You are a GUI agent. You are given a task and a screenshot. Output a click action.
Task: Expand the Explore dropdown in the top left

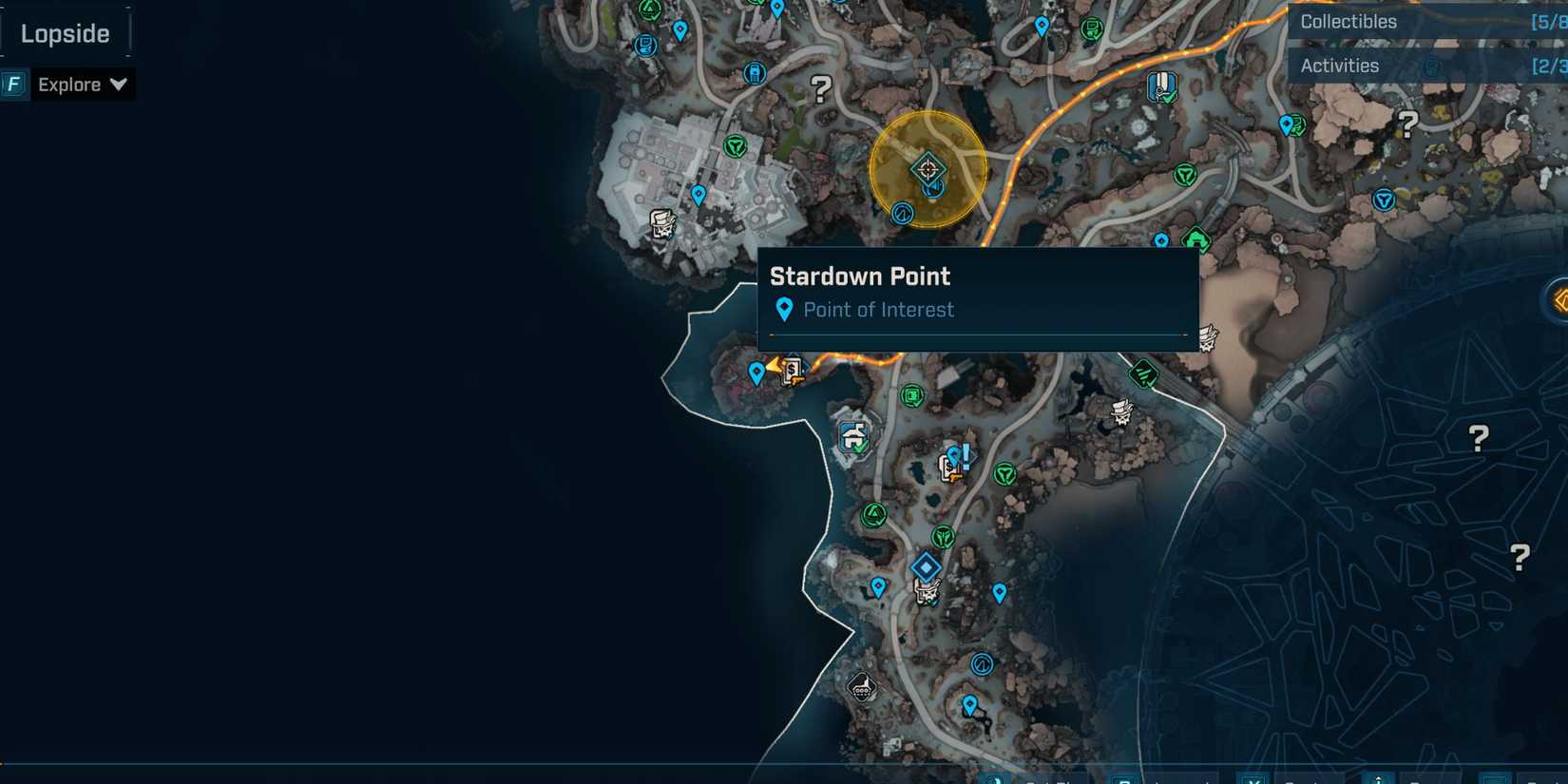82,85
